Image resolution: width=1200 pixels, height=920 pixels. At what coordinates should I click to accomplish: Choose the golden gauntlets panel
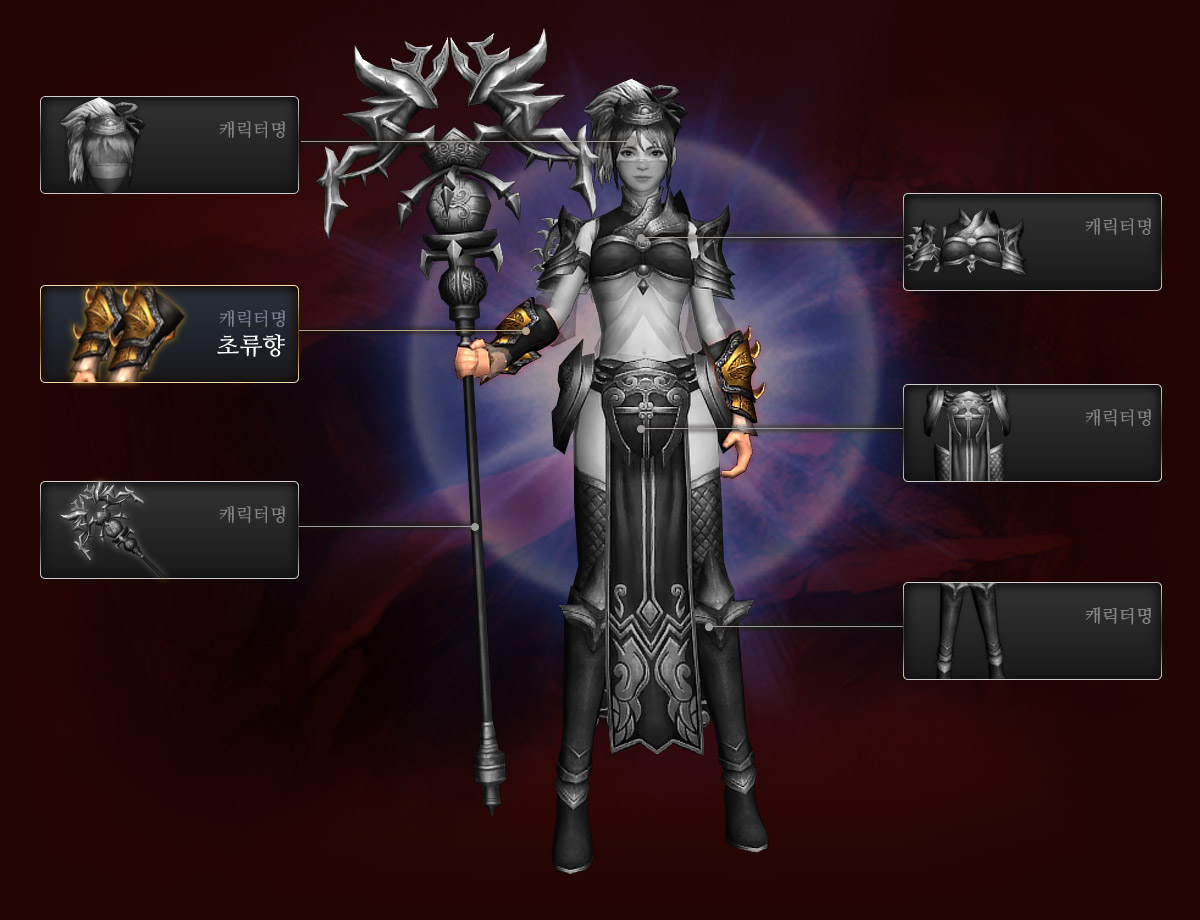169,334
